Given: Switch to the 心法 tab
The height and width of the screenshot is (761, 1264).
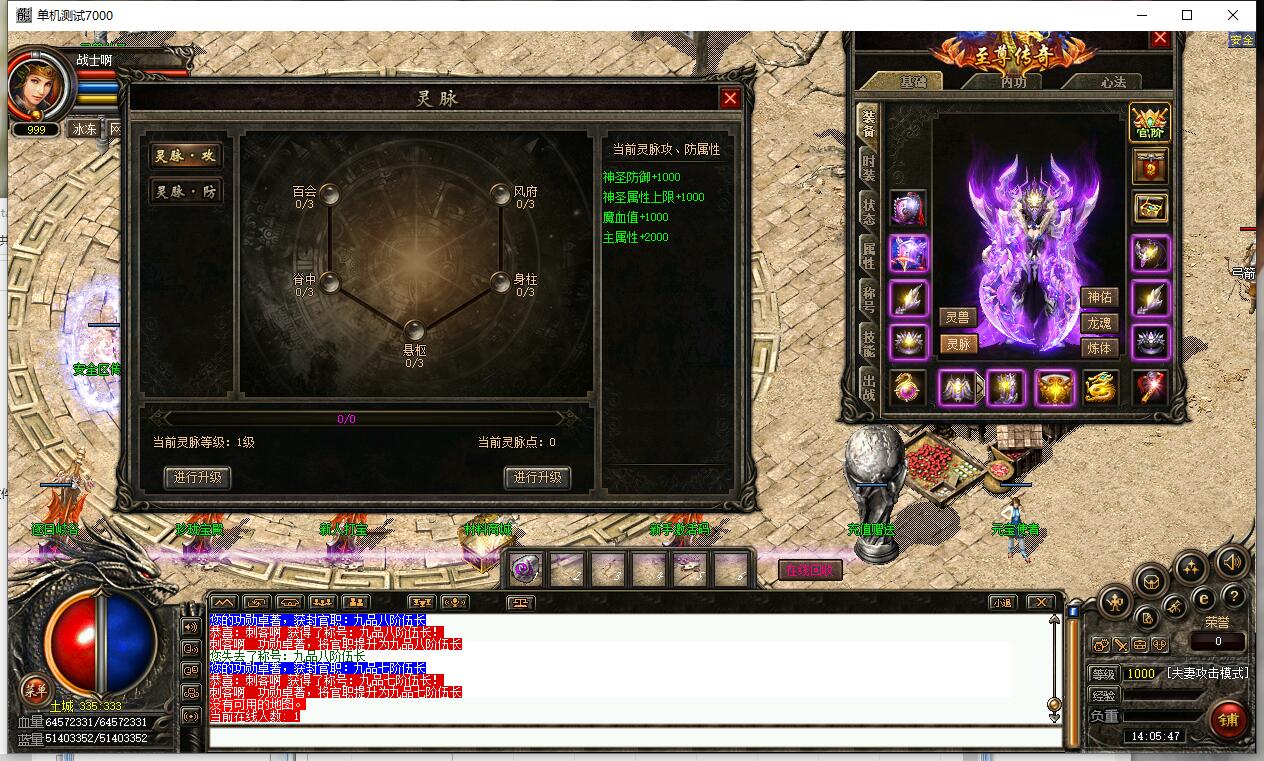Looking at the screenshot, I should (1113, 82).
